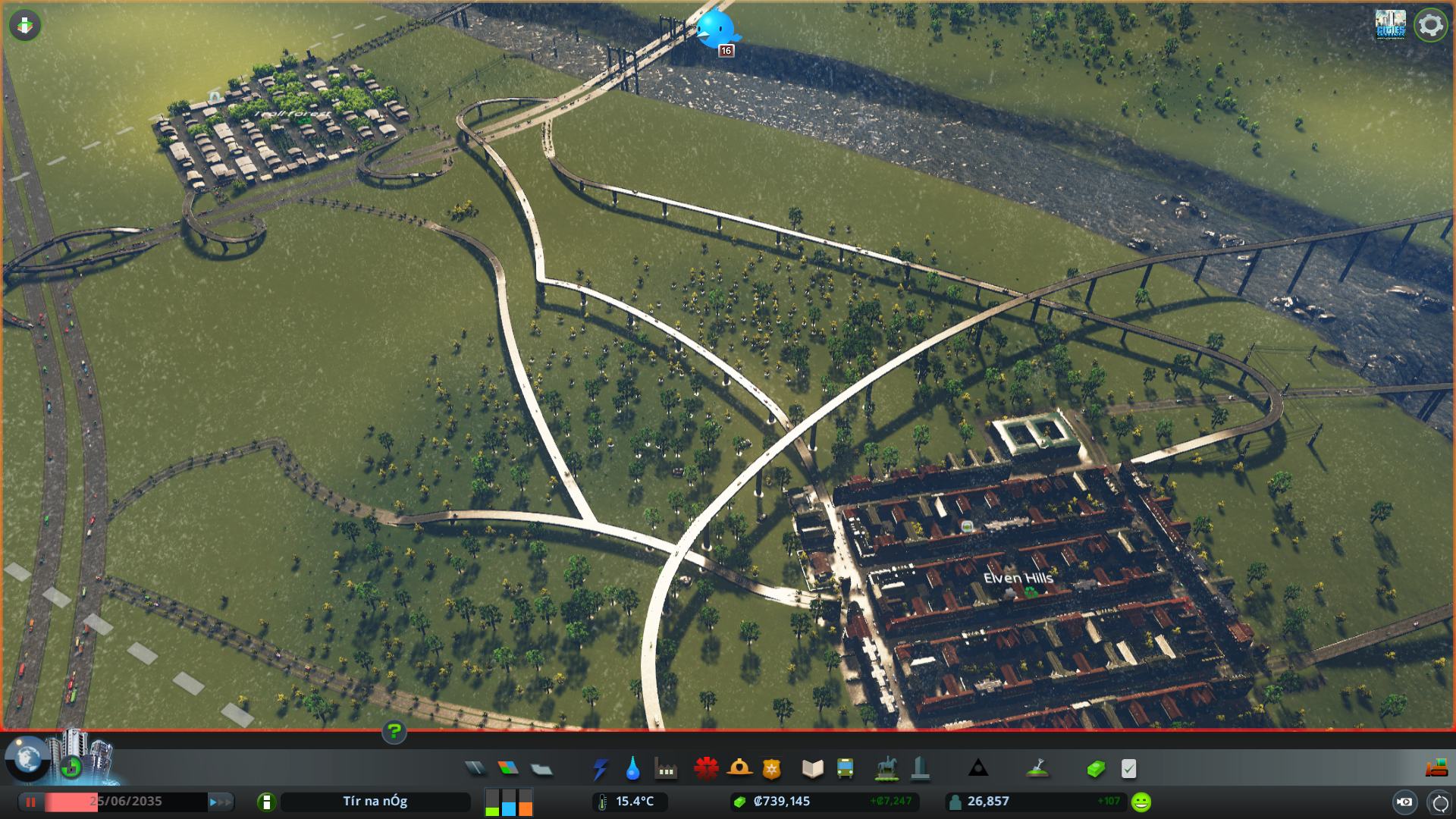Select the Water and Sewage droplet
The image size is (1456, 819).
pos(632,769)
